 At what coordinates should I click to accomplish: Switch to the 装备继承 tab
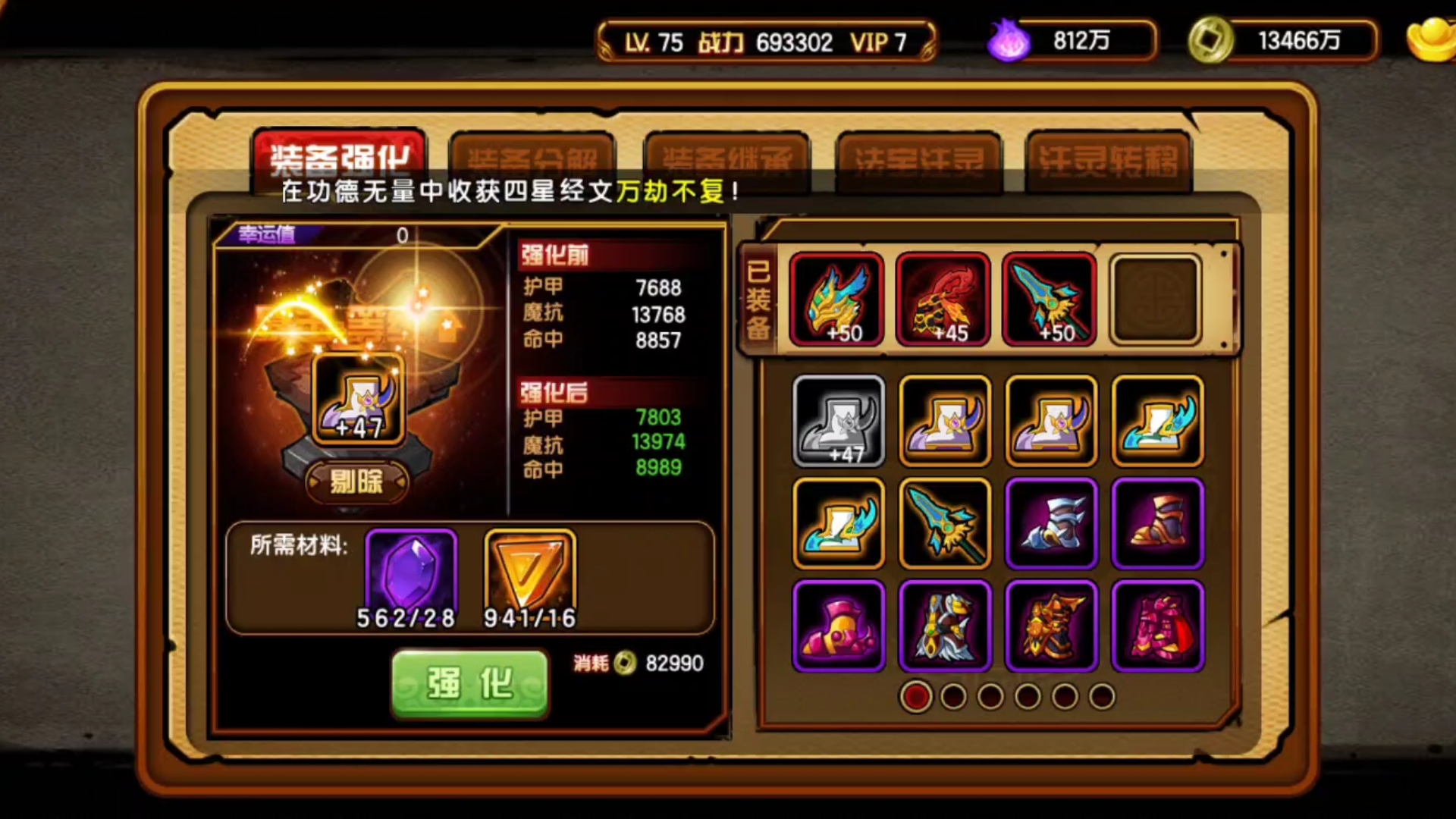726,159
